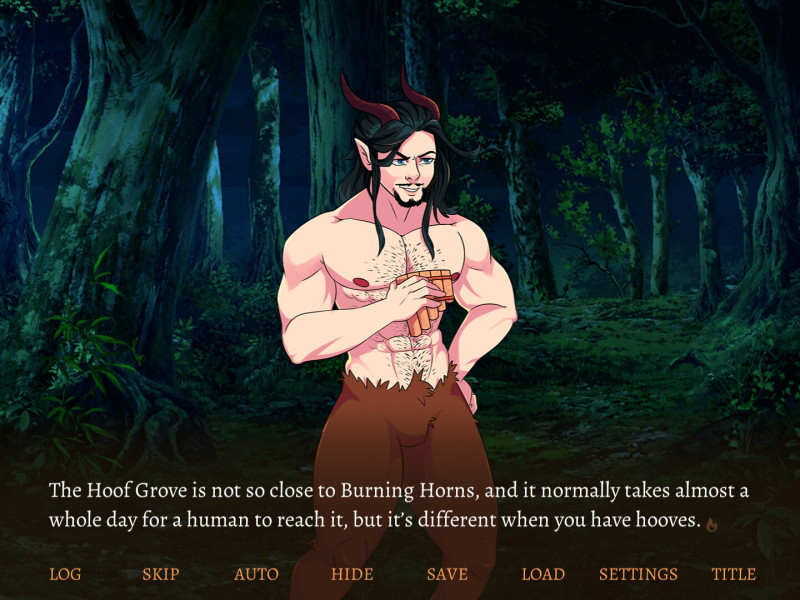Open the LOAD game screen
Viewport: 800px width, 600px height.
[543, 574]
